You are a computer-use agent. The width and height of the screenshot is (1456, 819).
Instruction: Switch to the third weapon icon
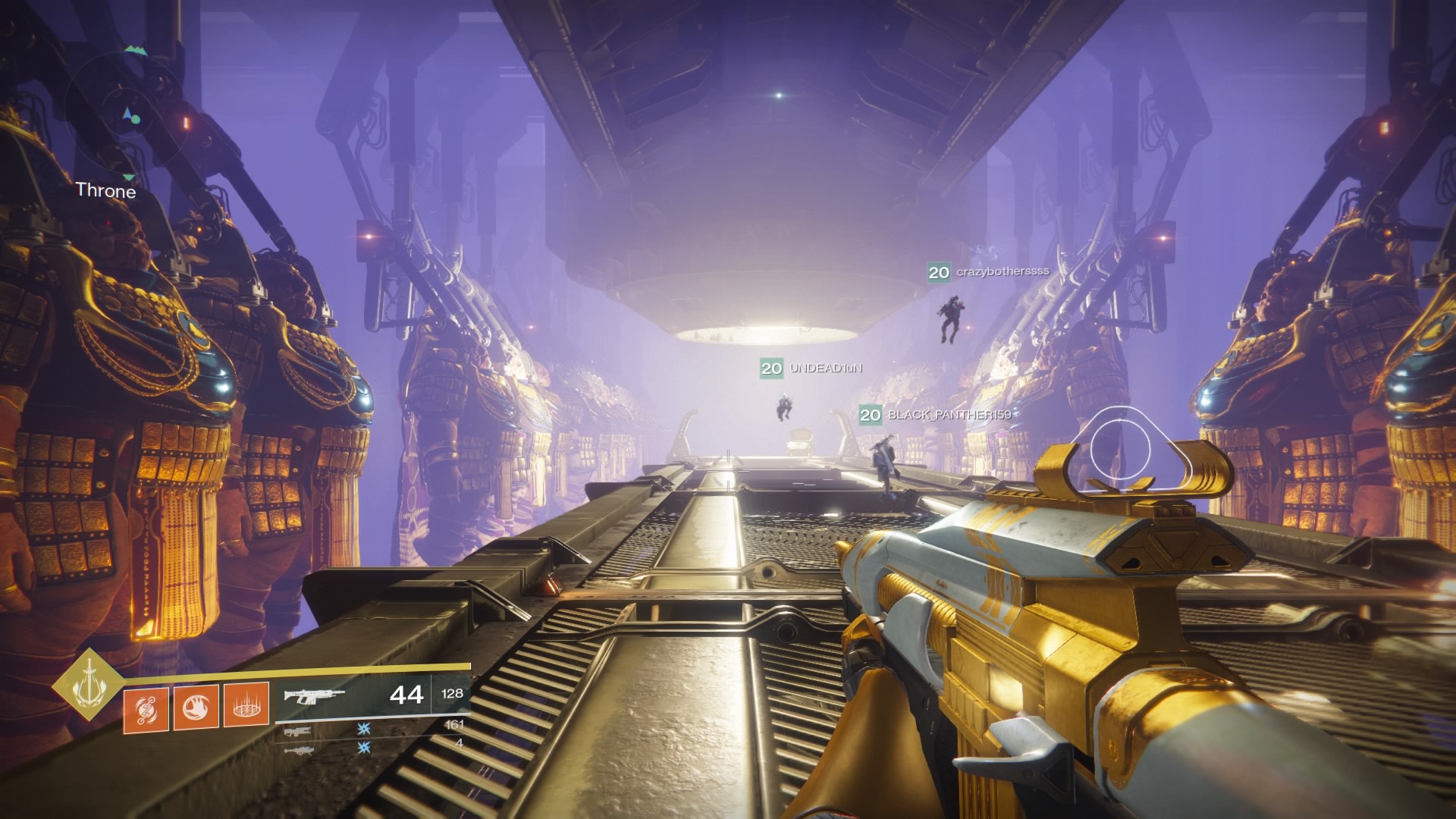point(297,751)
